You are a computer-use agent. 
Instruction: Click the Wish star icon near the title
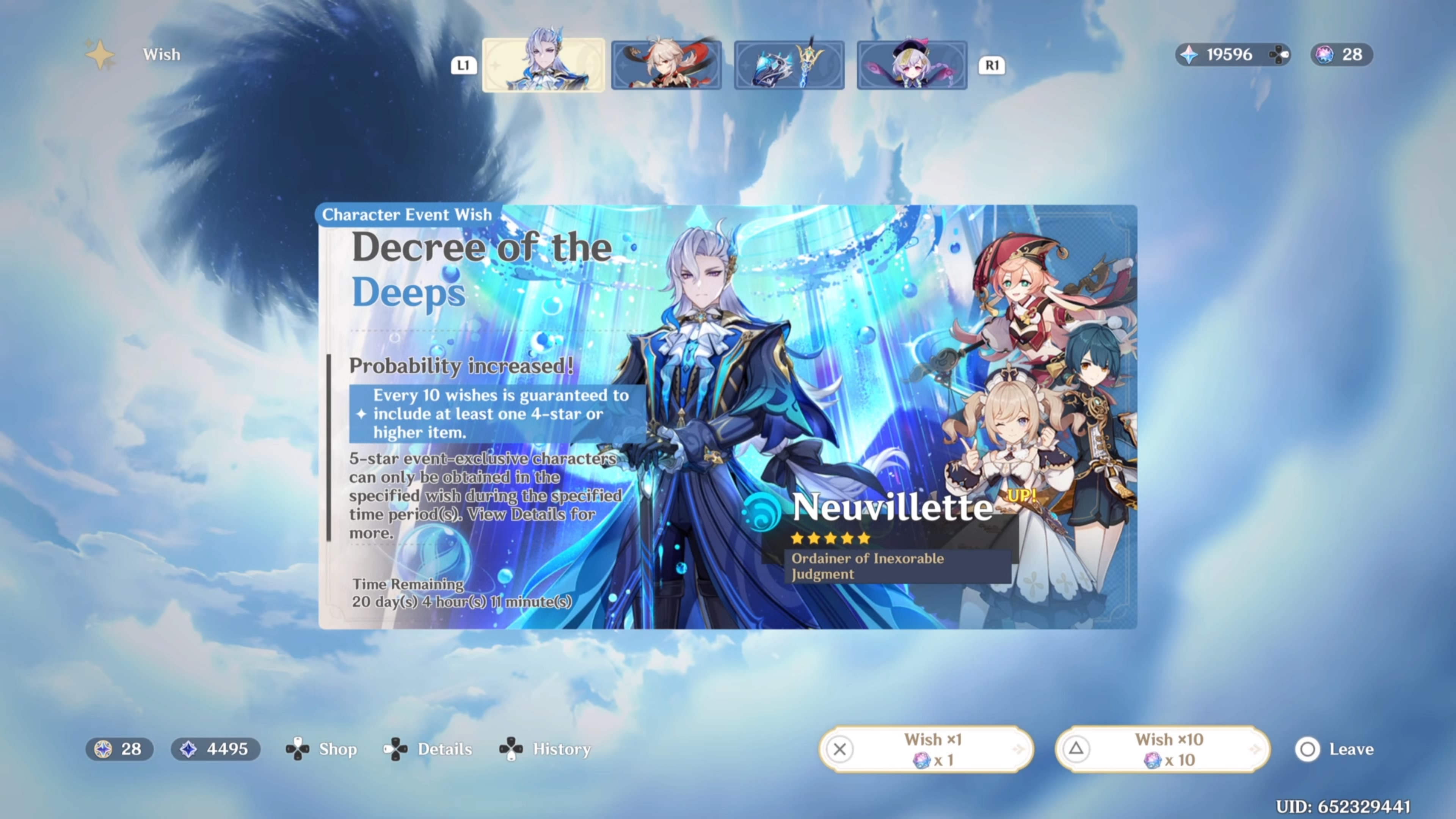(x=100, y=54)
